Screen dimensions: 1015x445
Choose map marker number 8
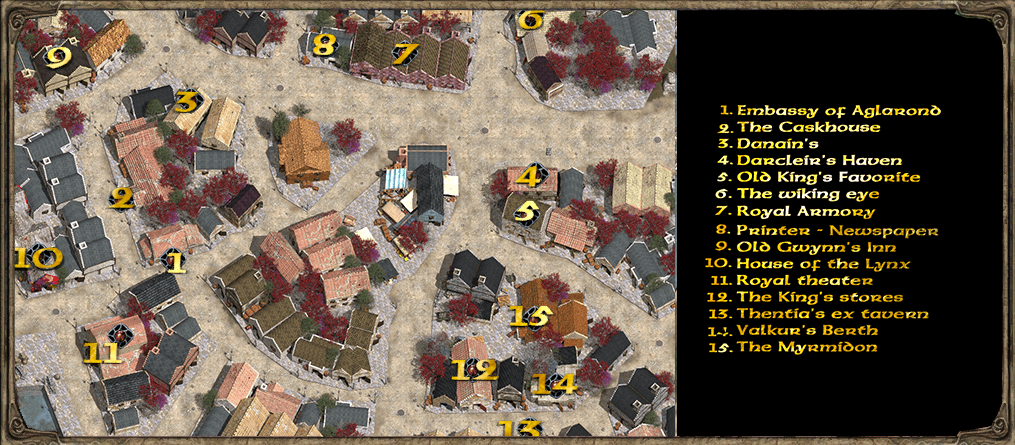click(323, 44)
